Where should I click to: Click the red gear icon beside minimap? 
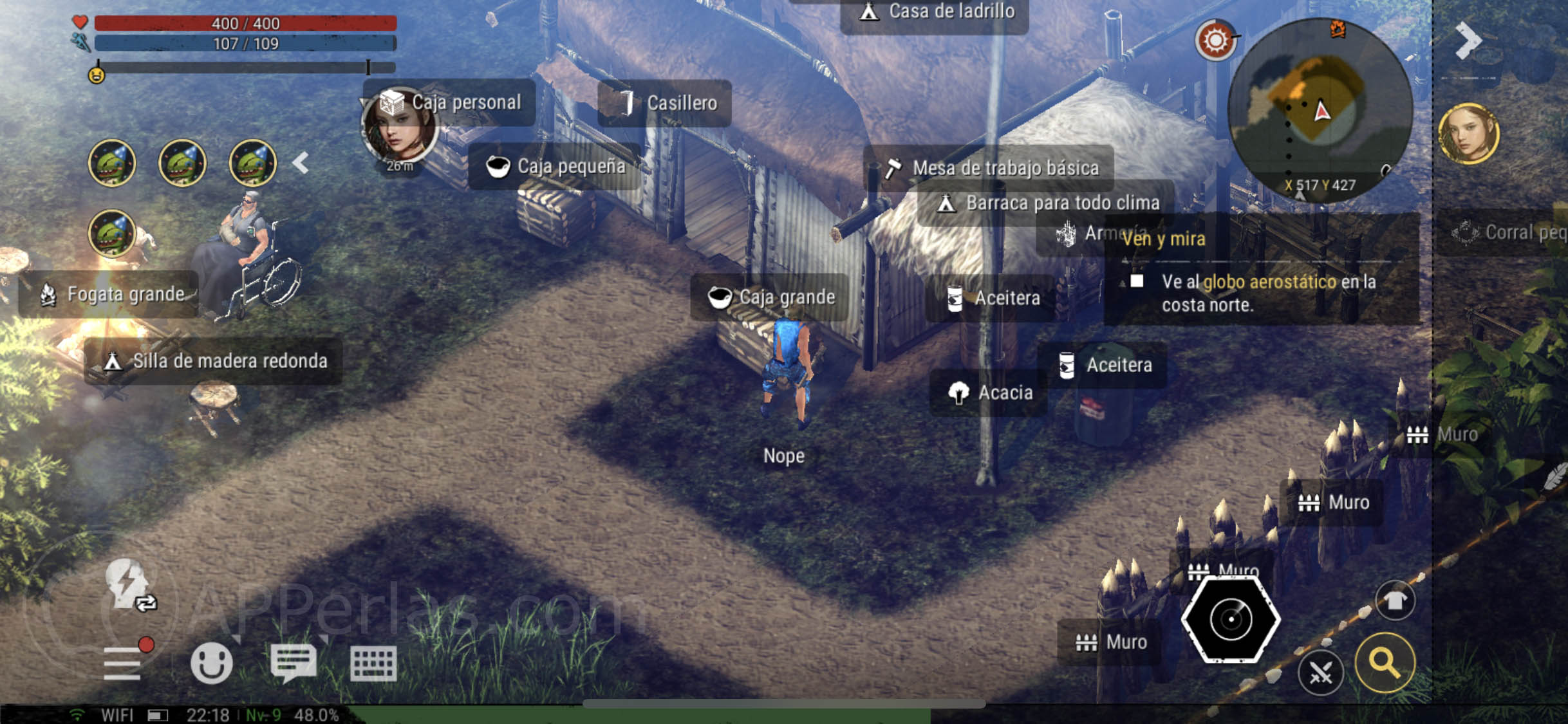coord(1215,41)
